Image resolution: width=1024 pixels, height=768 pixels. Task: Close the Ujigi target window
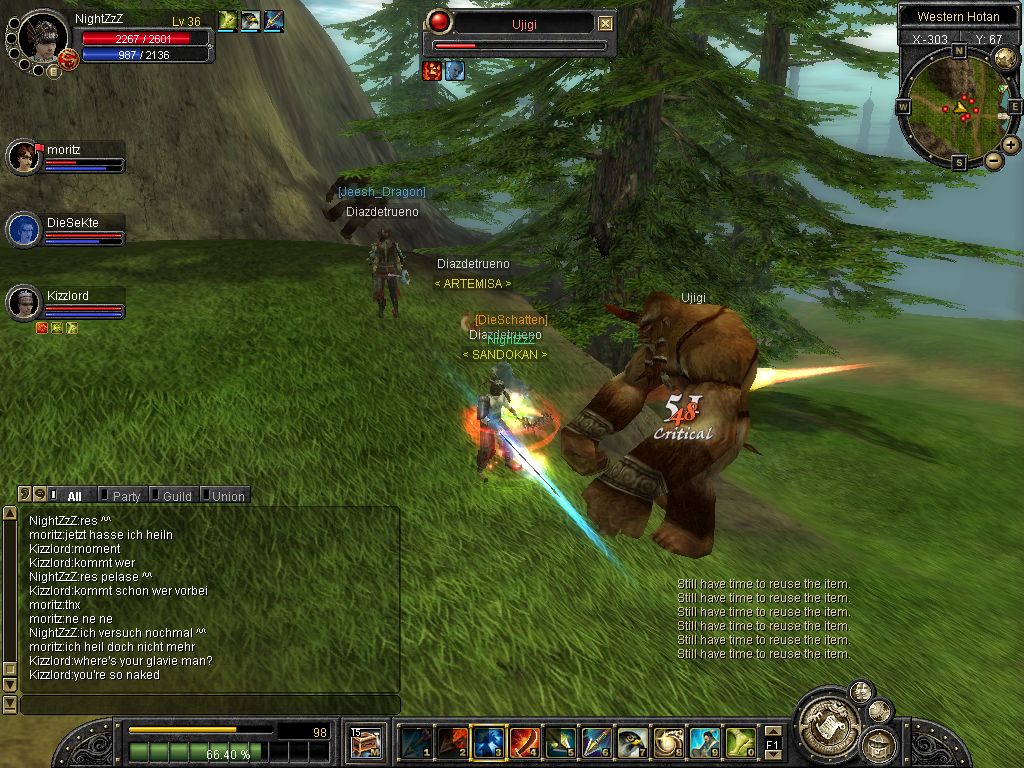(606, 23)
